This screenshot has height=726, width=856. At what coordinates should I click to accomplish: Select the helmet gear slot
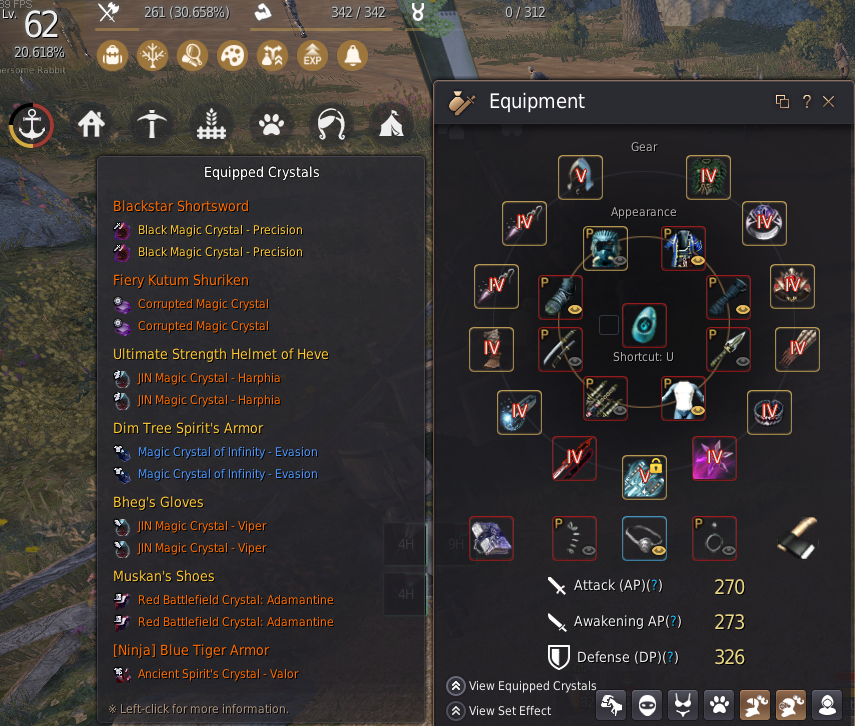[580, 177]
